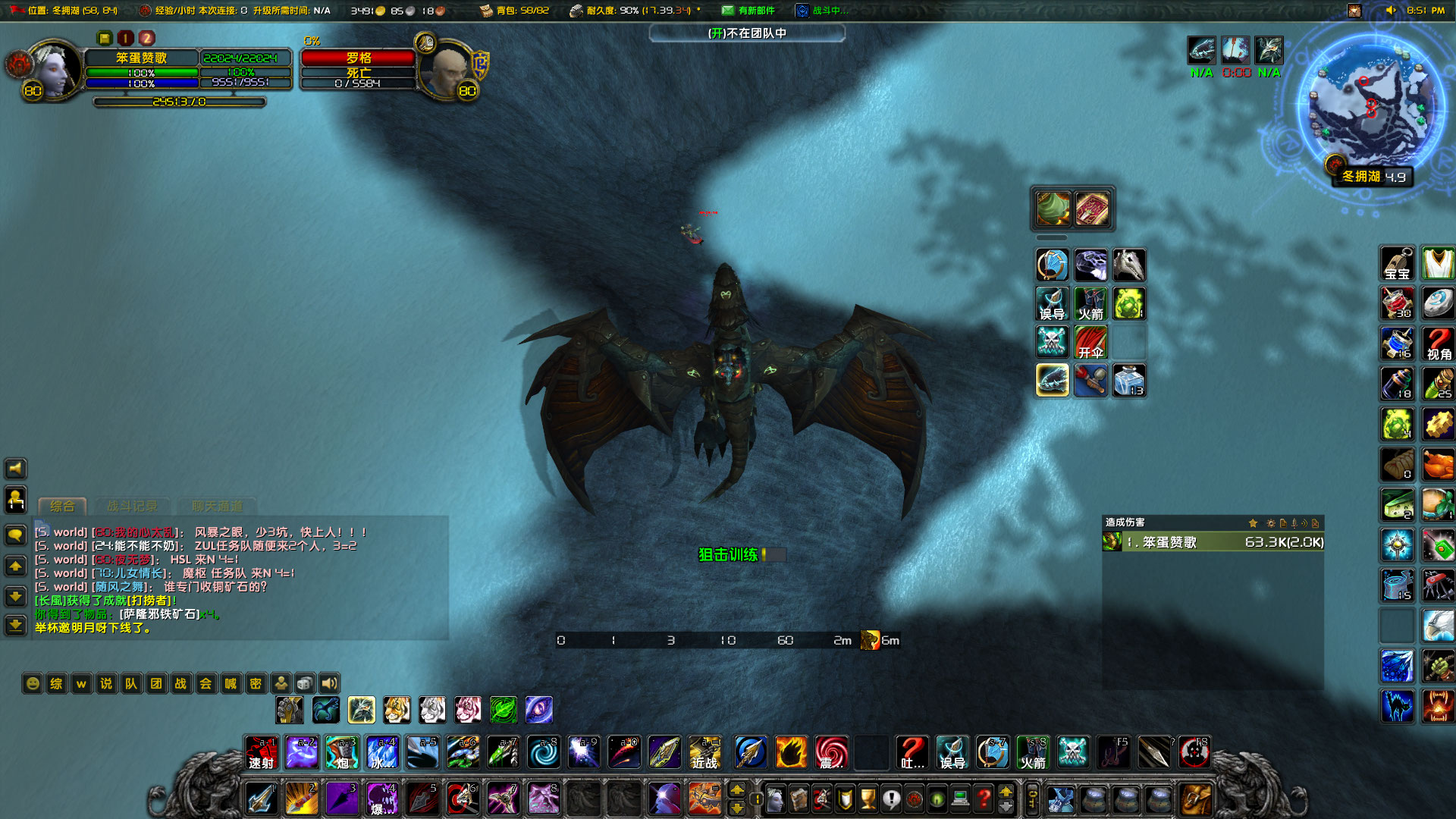Activate the 误导 Misdirection ability
This screenshot has width=1456, height=819.
(x=1052, y=303)
